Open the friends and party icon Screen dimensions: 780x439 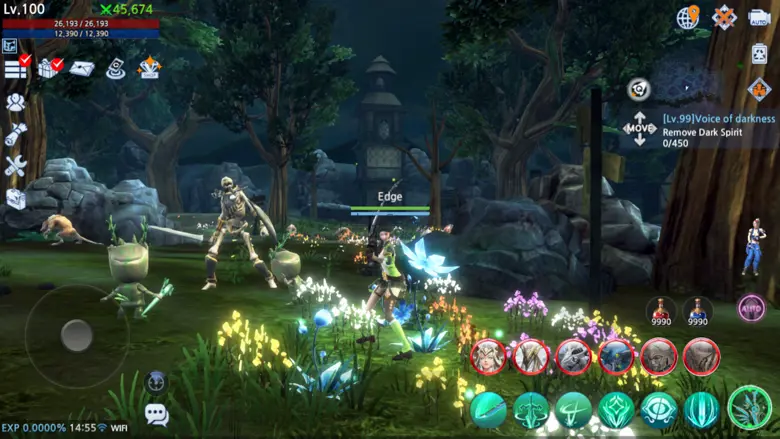(15, 102)
